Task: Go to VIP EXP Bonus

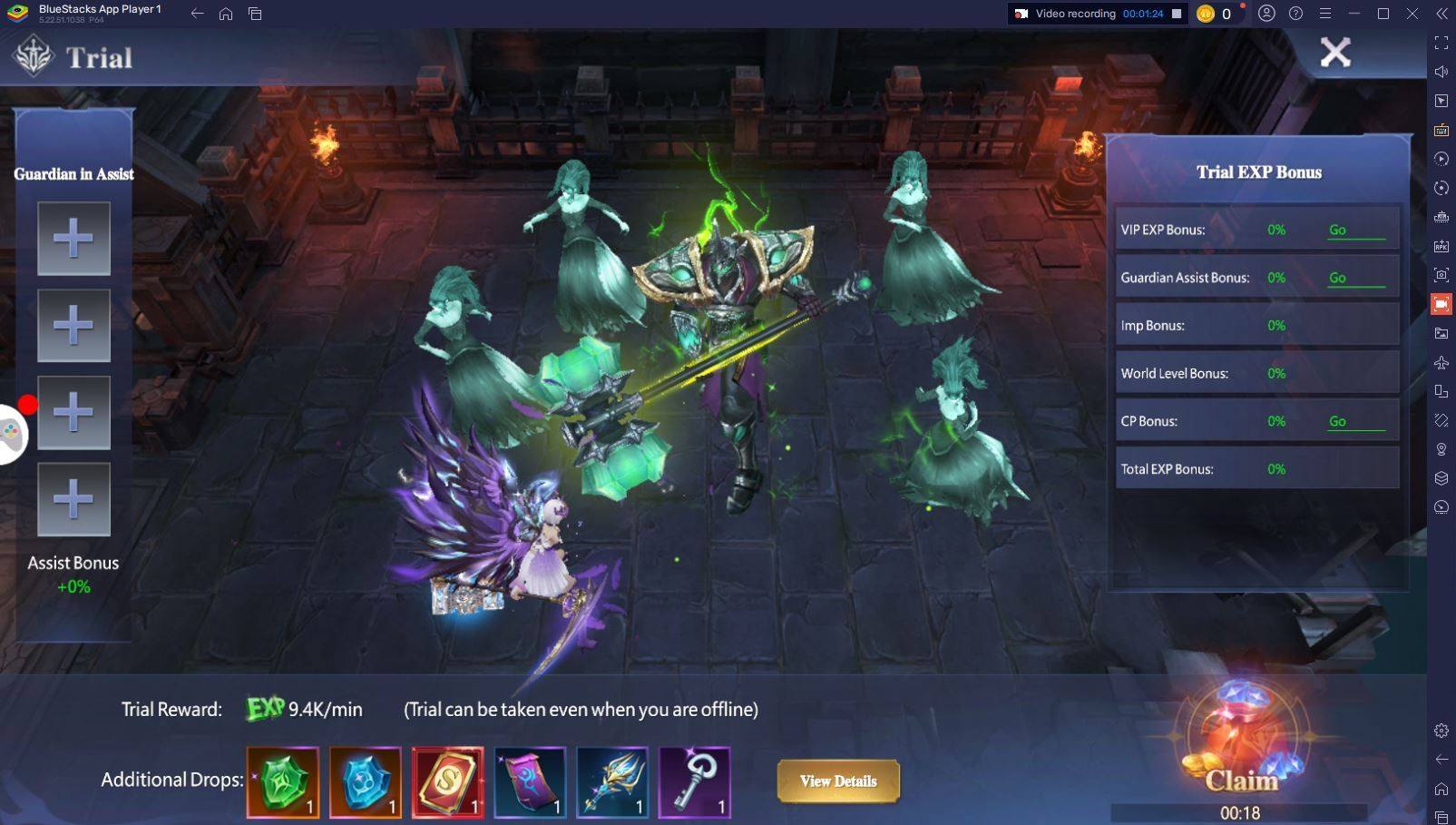Action: click(1338, 231)
